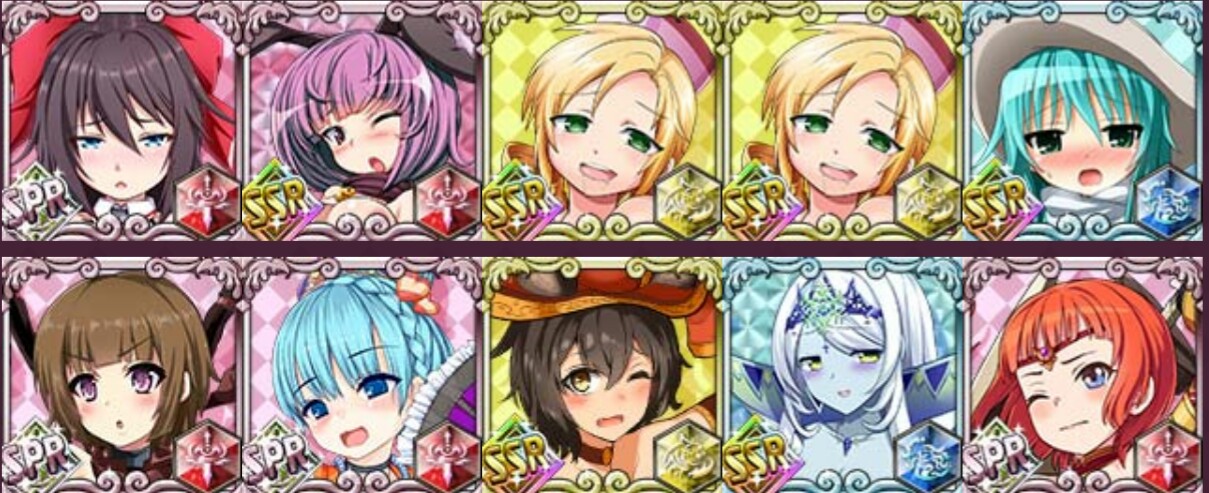
Task: Select the dark-haired girl with red ribbon card
Action: [120, 120]
